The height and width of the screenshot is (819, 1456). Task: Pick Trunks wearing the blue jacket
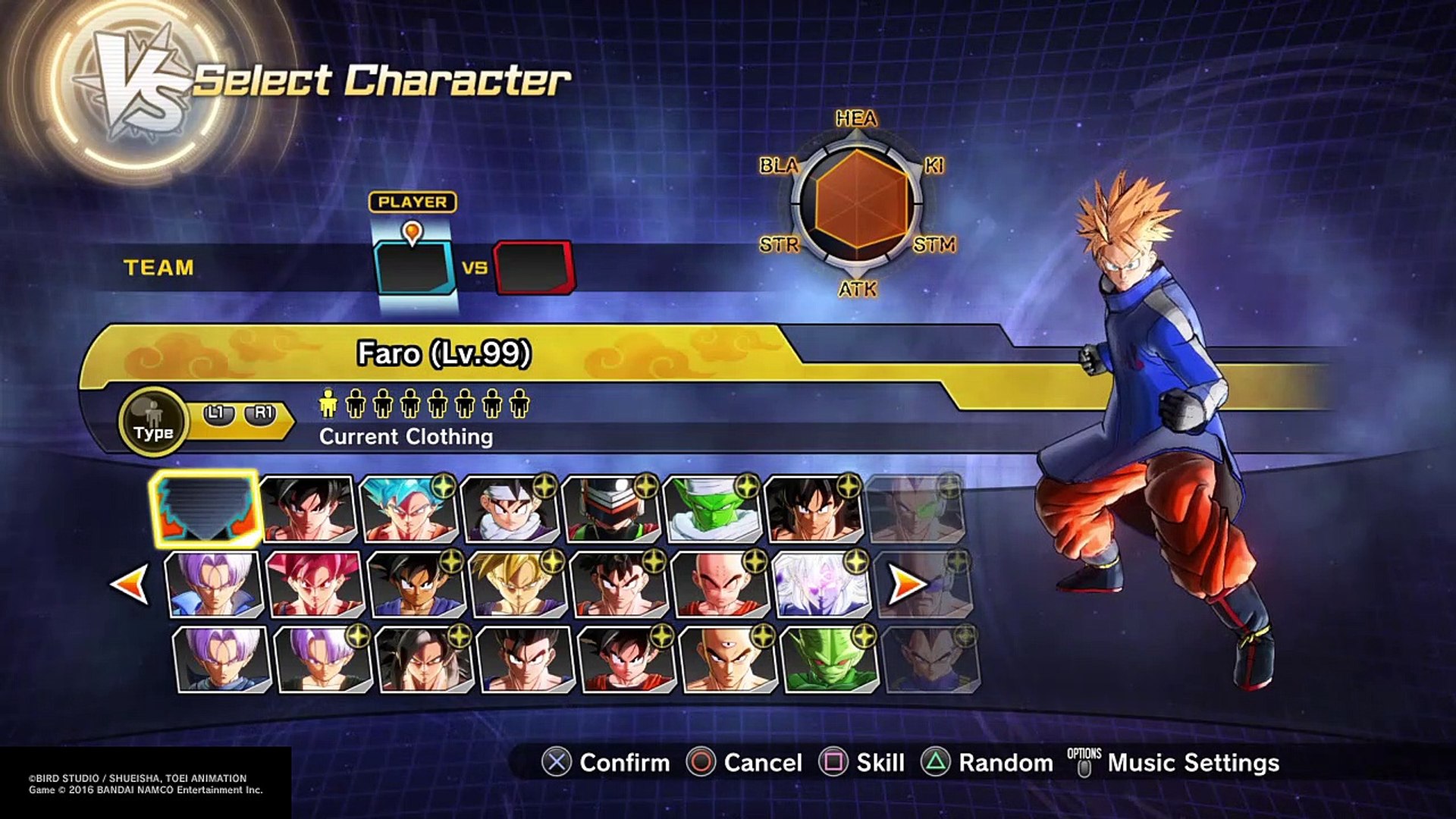[214, 584]
